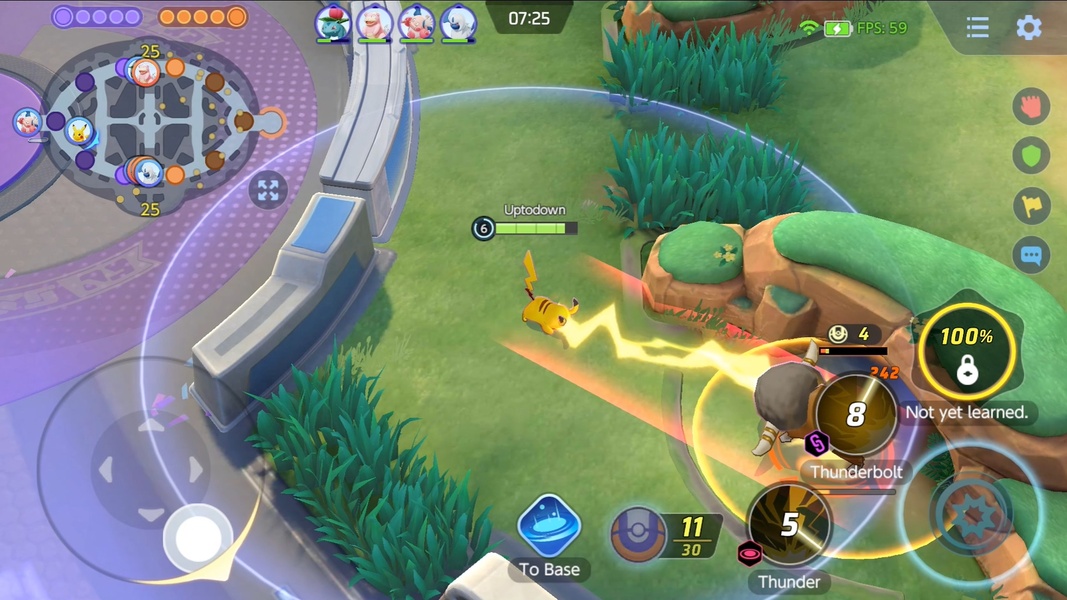Screen dimensions: 1067x600
Task: Open the scoreboard list icon
Action: (x=977, y=27)
